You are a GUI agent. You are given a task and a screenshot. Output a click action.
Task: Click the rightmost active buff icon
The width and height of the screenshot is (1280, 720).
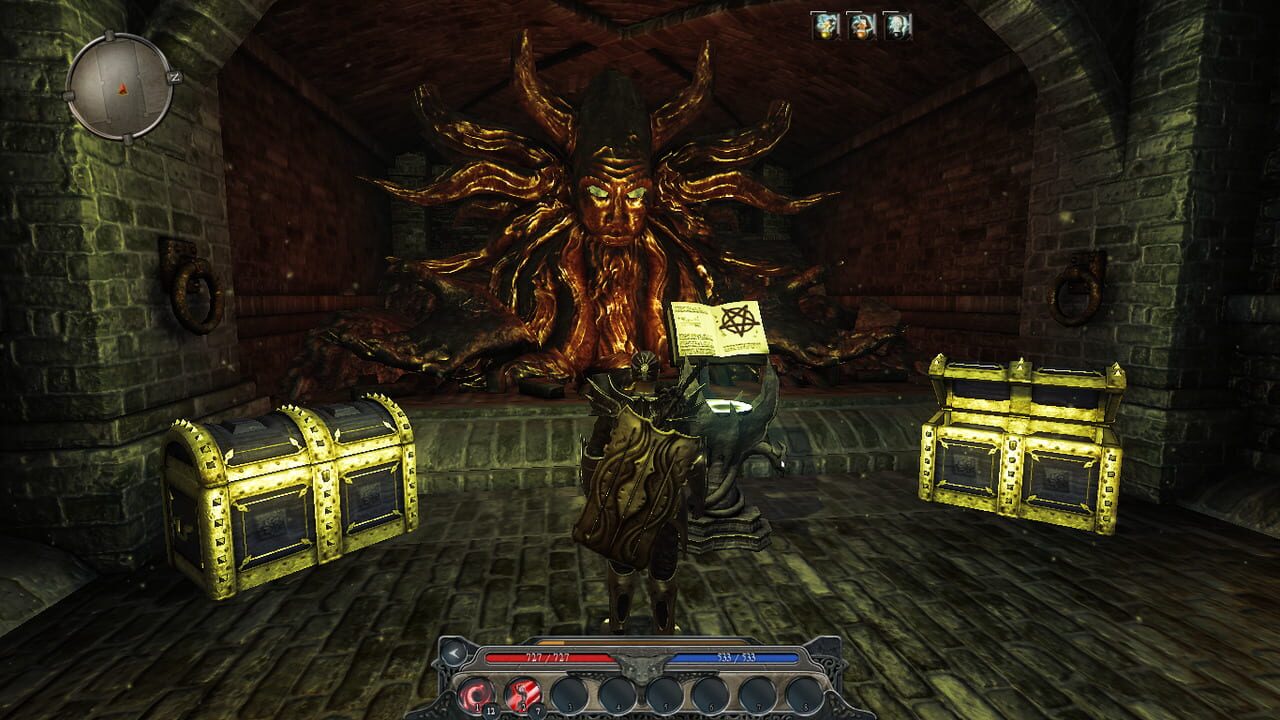897,26
